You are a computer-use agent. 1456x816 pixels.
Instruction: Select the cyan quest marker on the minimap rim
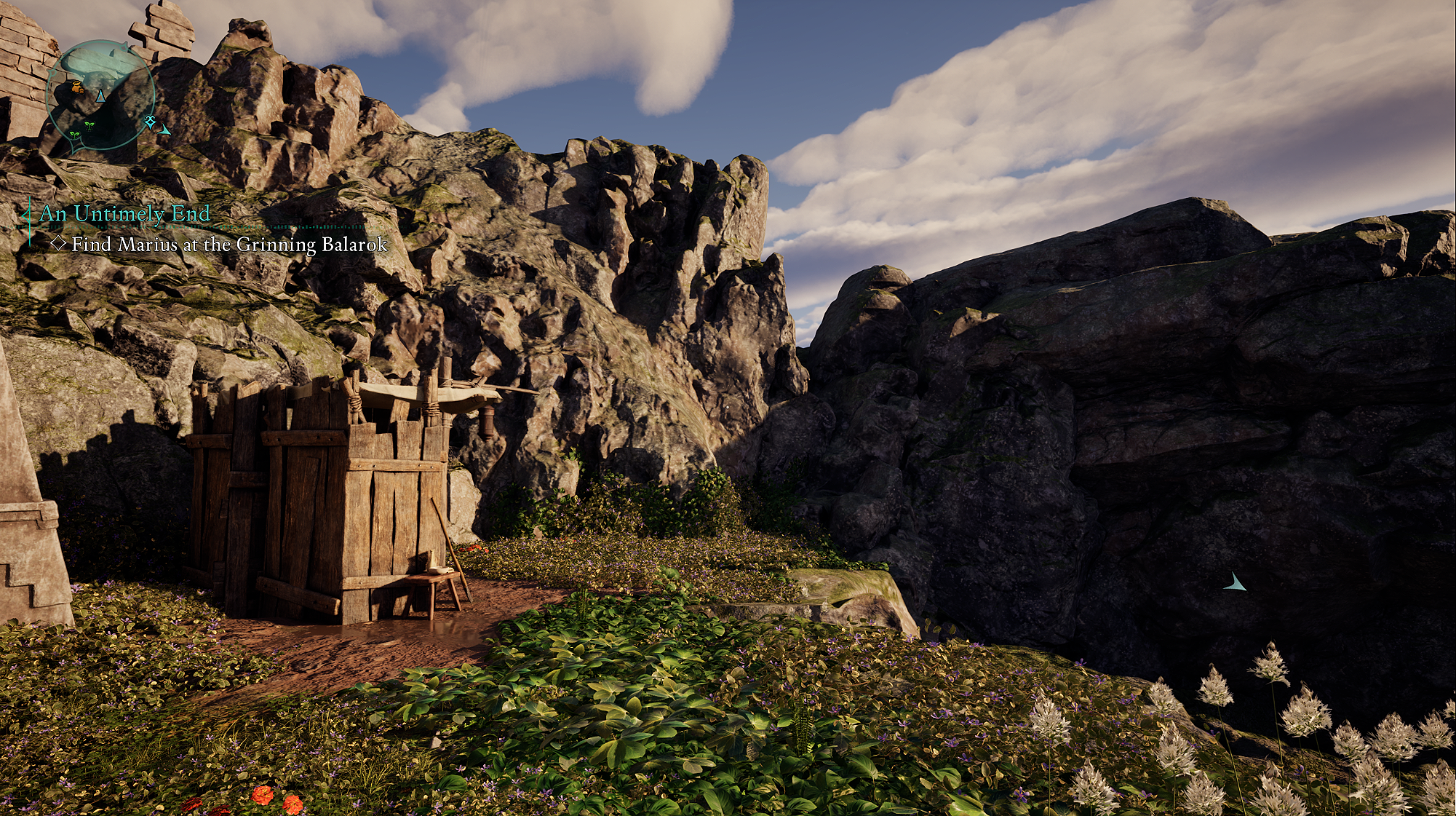coord(150,122)
